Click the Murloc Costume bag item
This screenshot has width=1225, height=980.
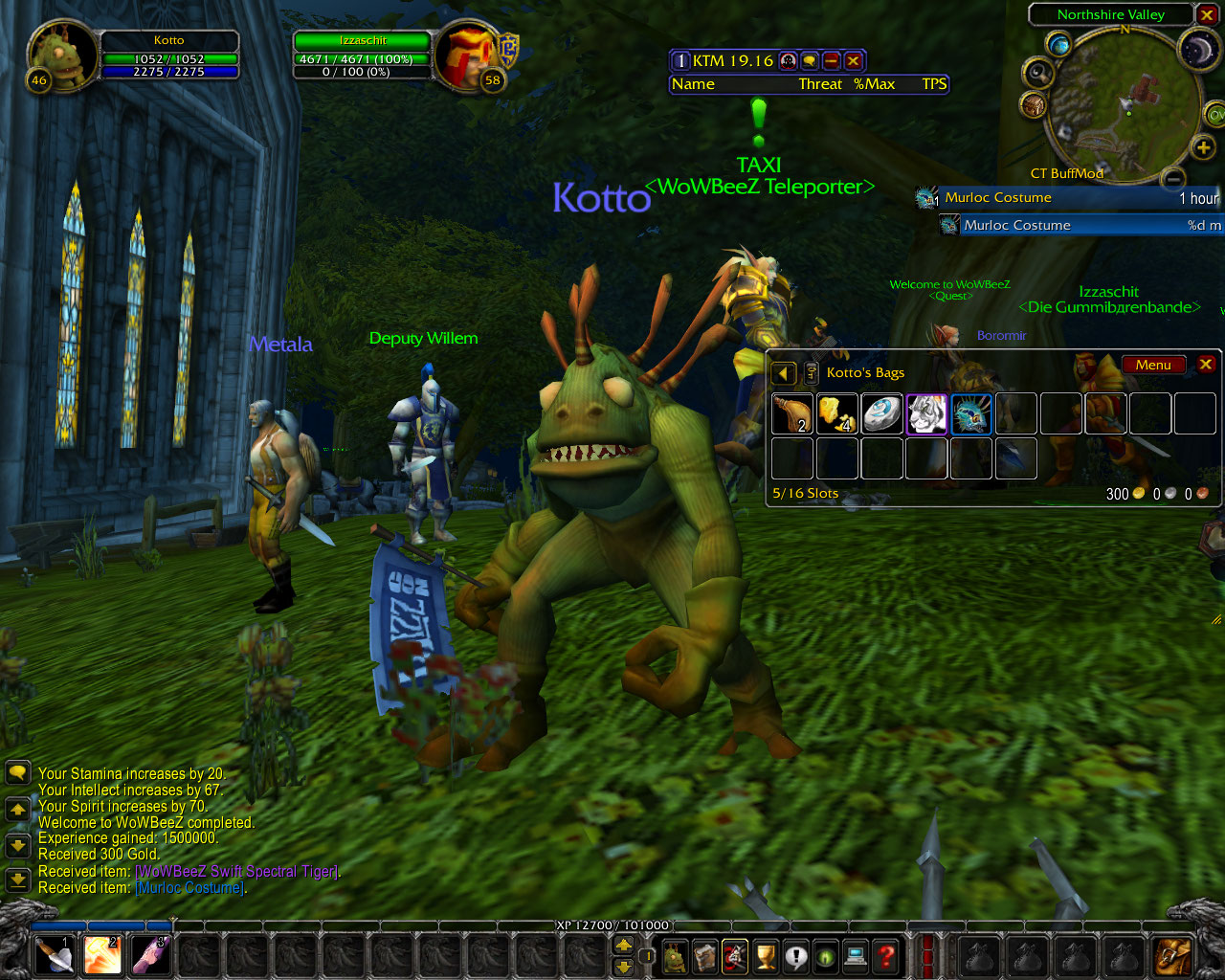(971, 414)
